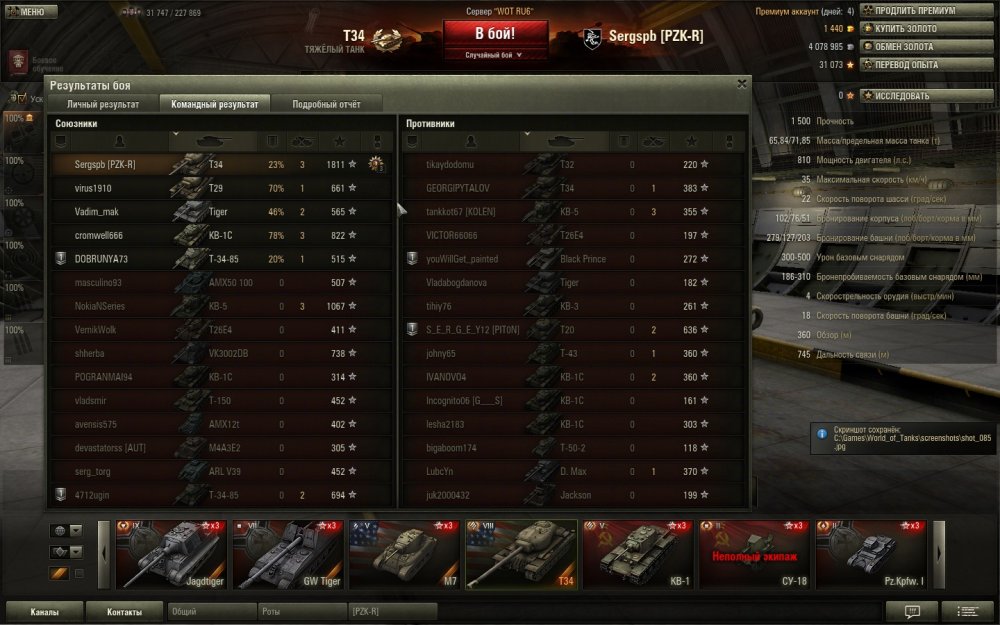Select the M7 tank thumbnail

(404, 553)
